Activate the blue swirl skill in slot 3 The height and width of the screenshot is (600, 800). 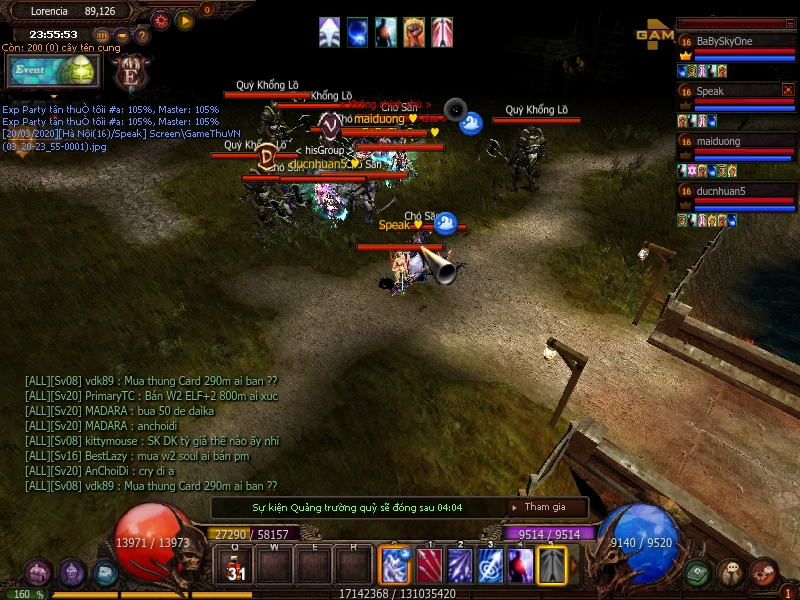(x=490, y=566)
